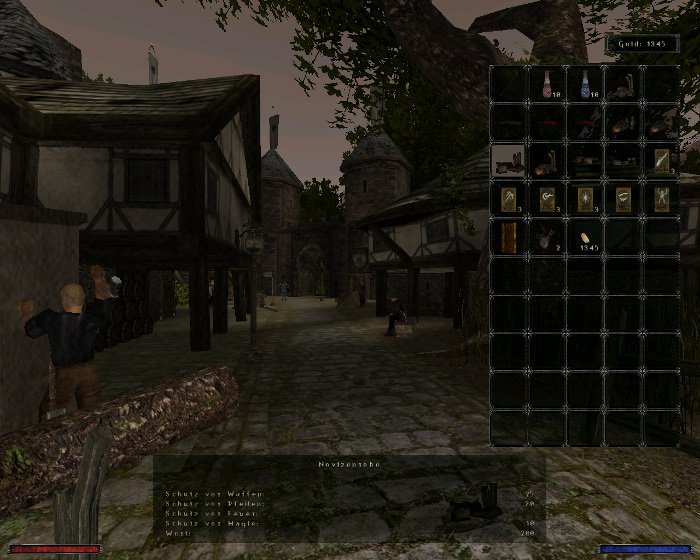Select the blue mana potion stack
This screenshot has height=560, width=700.
coord(585,84)
